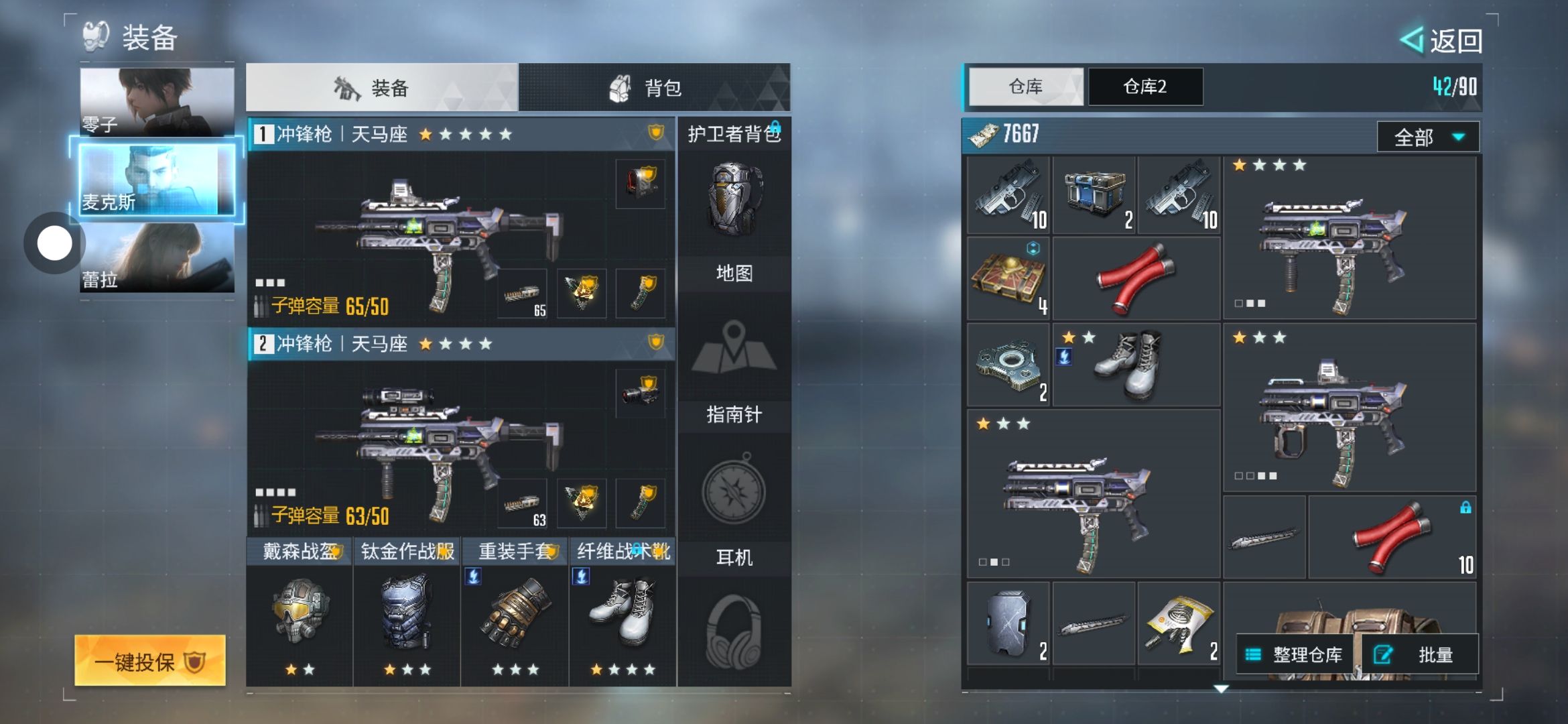Select character 蕾拉 portrait

pos(157,258)
